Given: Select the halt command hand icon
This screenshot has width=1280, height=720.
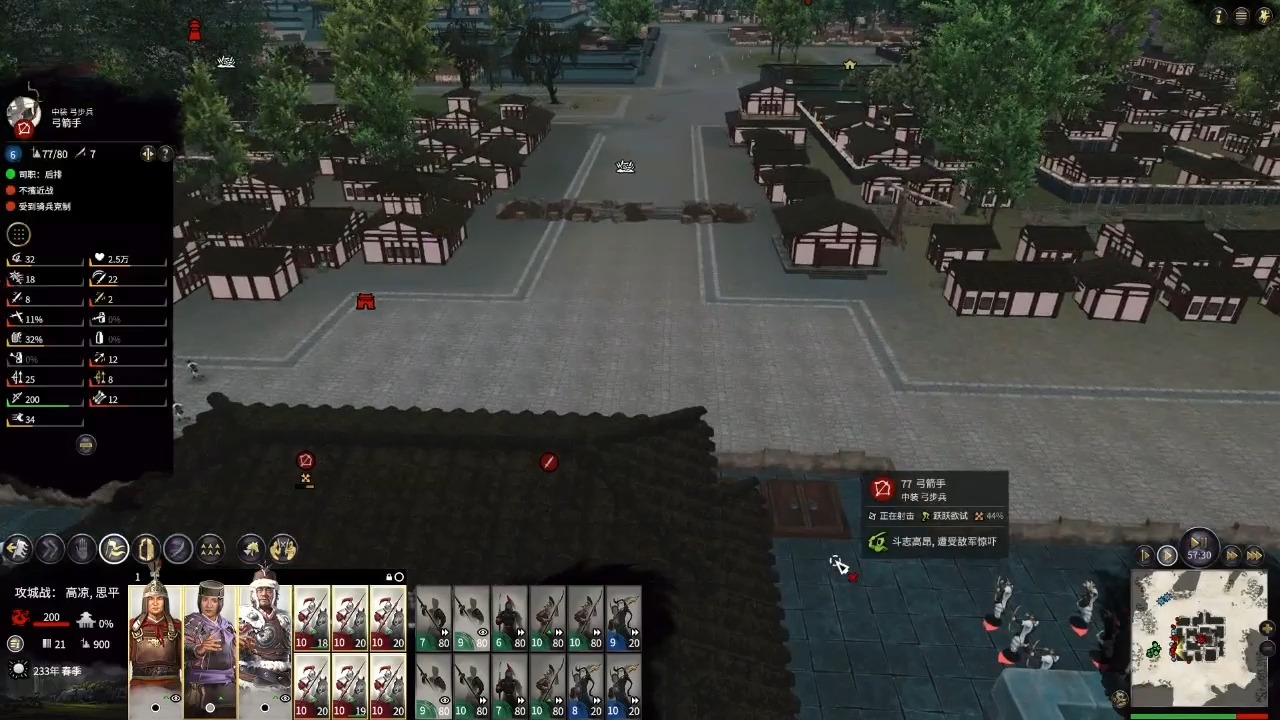Looking at the screenshot, I should point(82,548).
